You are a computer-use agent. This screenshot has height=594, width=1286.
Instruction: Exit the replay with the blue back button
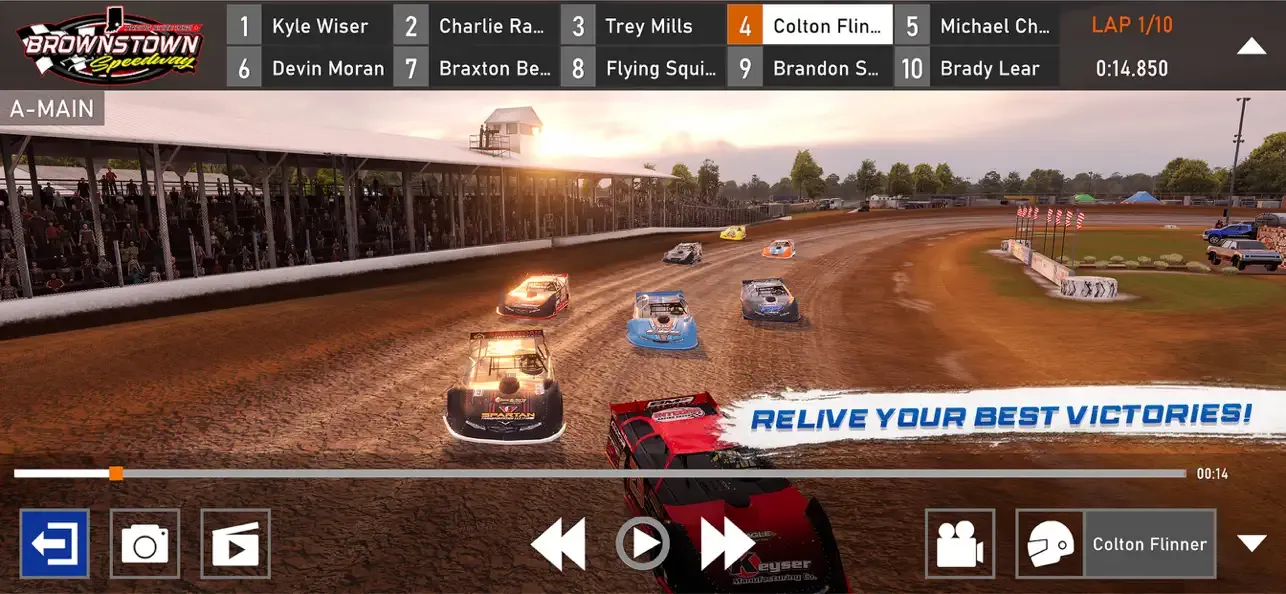coord(55,544)
